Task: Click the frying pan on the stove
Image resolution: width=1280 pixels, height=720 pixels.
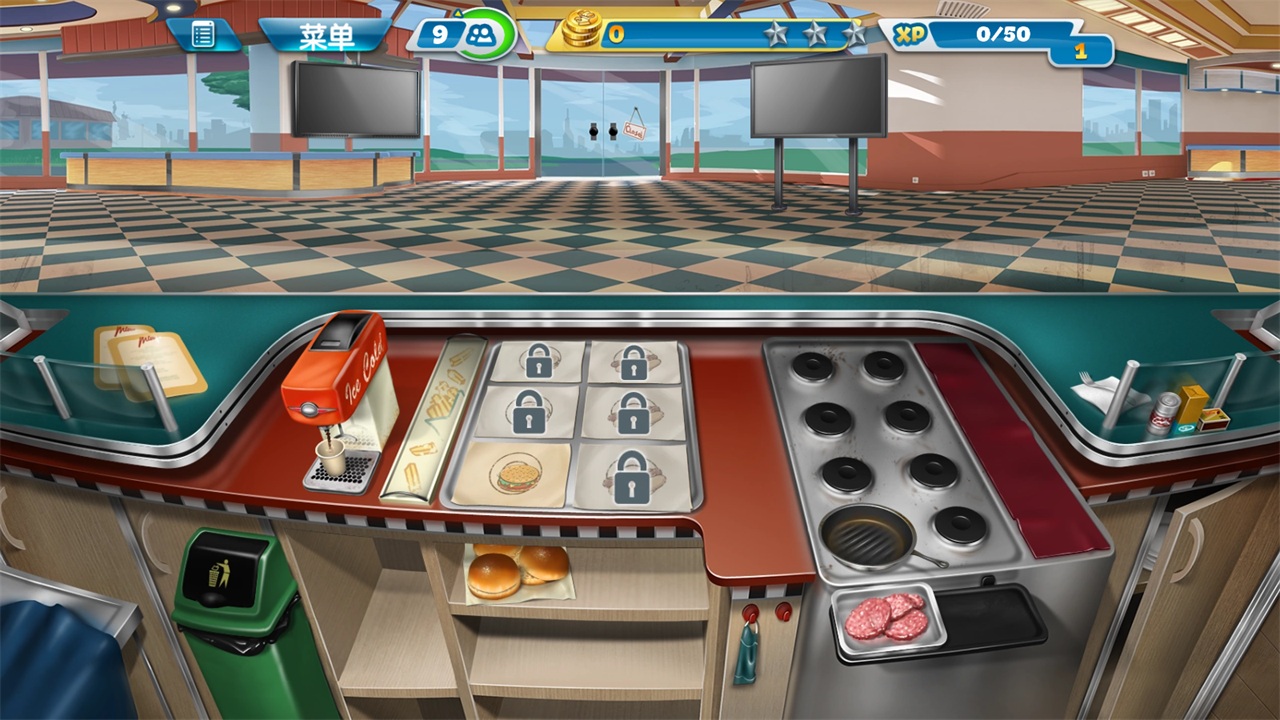Action: [x=866, y=536]
